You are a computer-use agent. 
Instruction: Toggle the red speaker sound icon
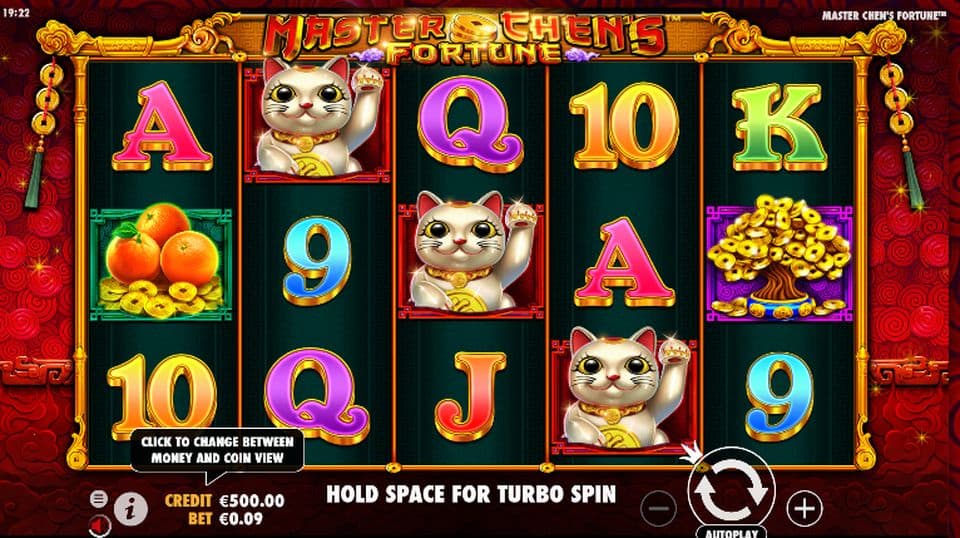98,524
